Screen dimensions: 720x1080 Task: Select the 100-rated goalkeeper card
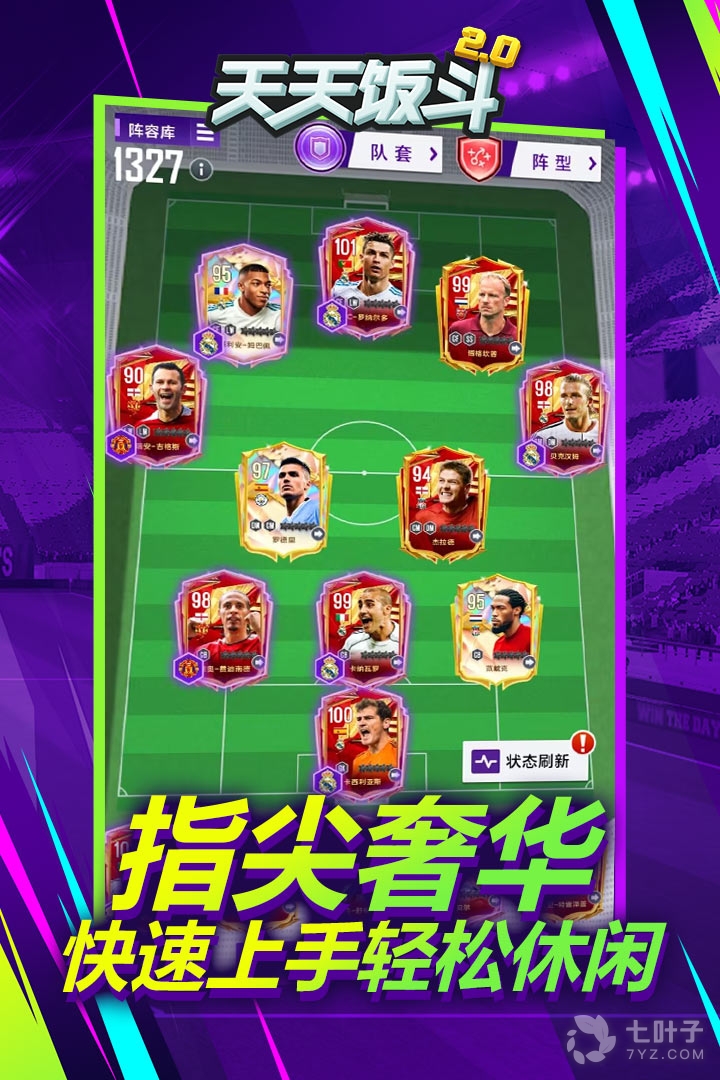pos(362,742)
